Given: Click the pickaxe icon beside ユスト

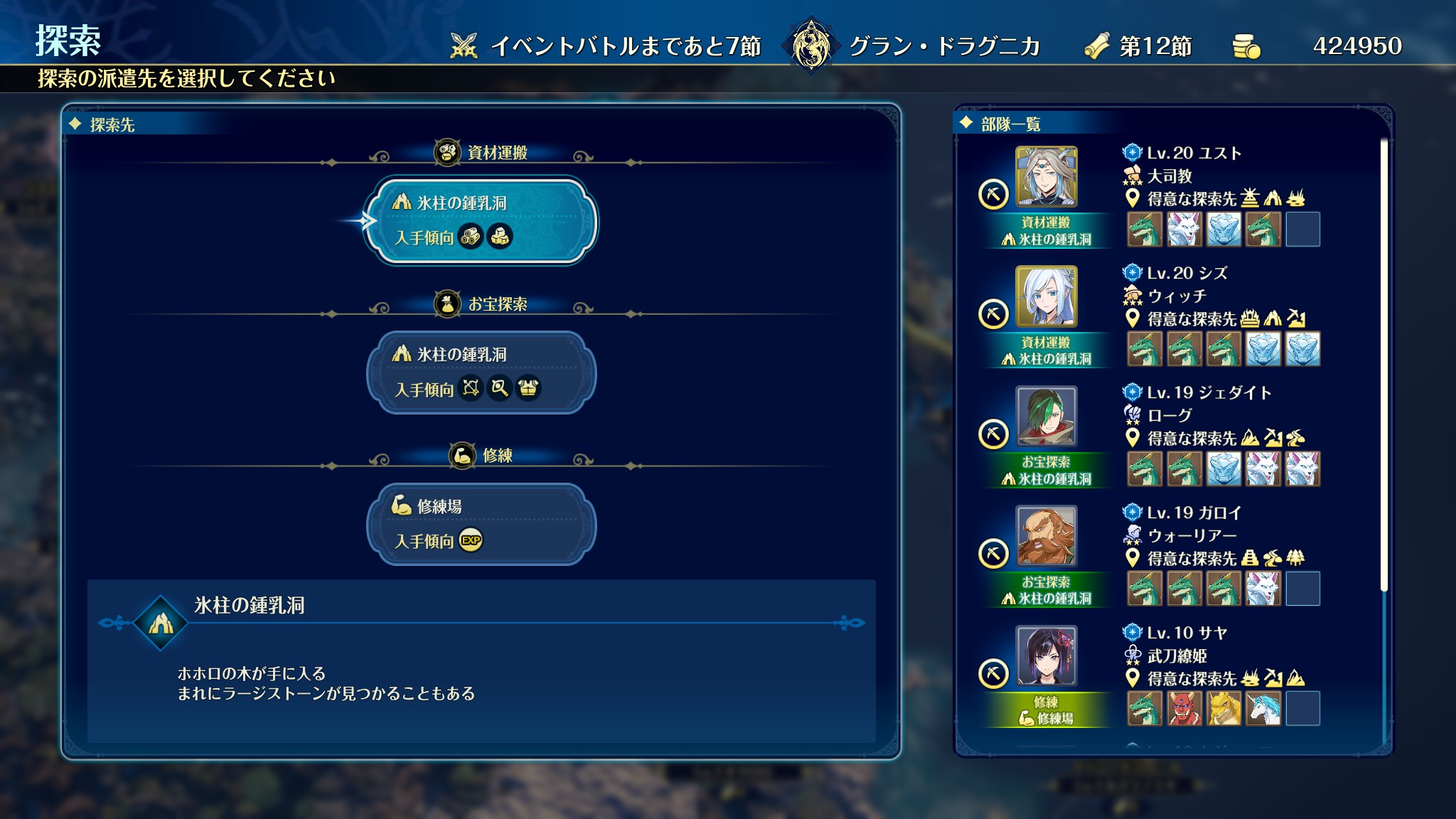Looking at the screenshot, I should click(993, 194).
